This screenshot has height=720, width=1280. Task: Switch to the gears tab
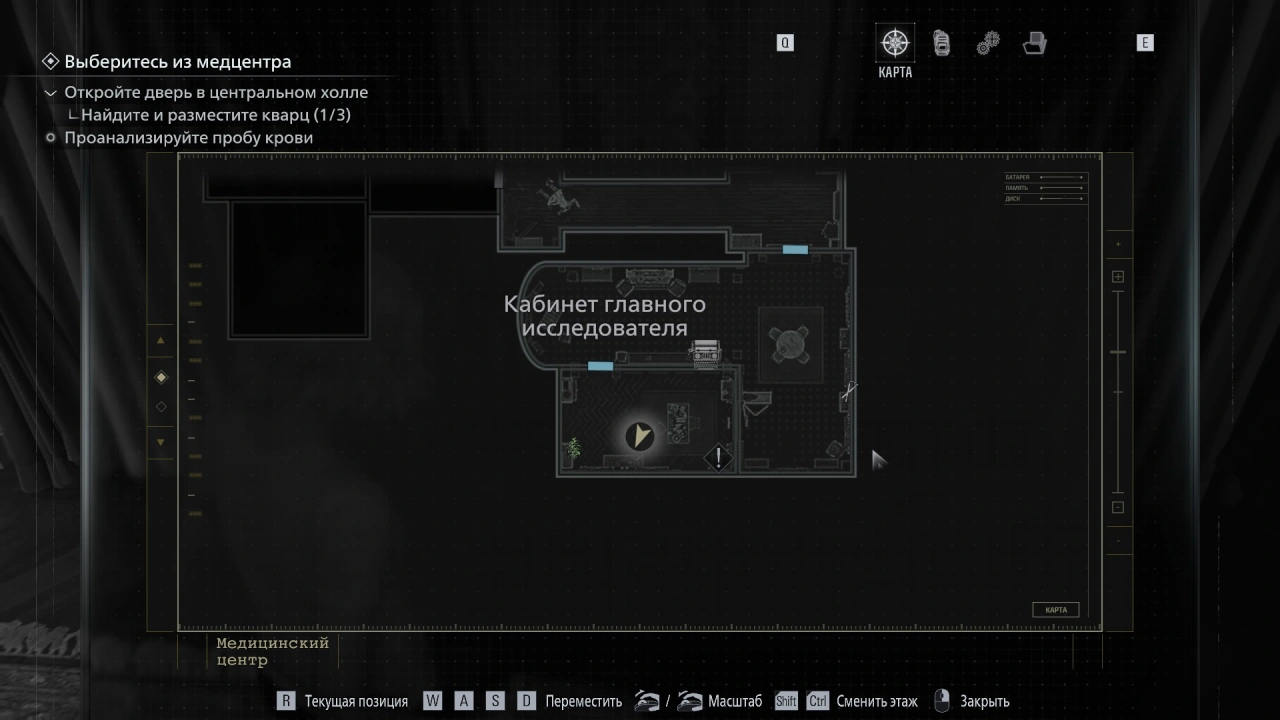coord(988,43)
